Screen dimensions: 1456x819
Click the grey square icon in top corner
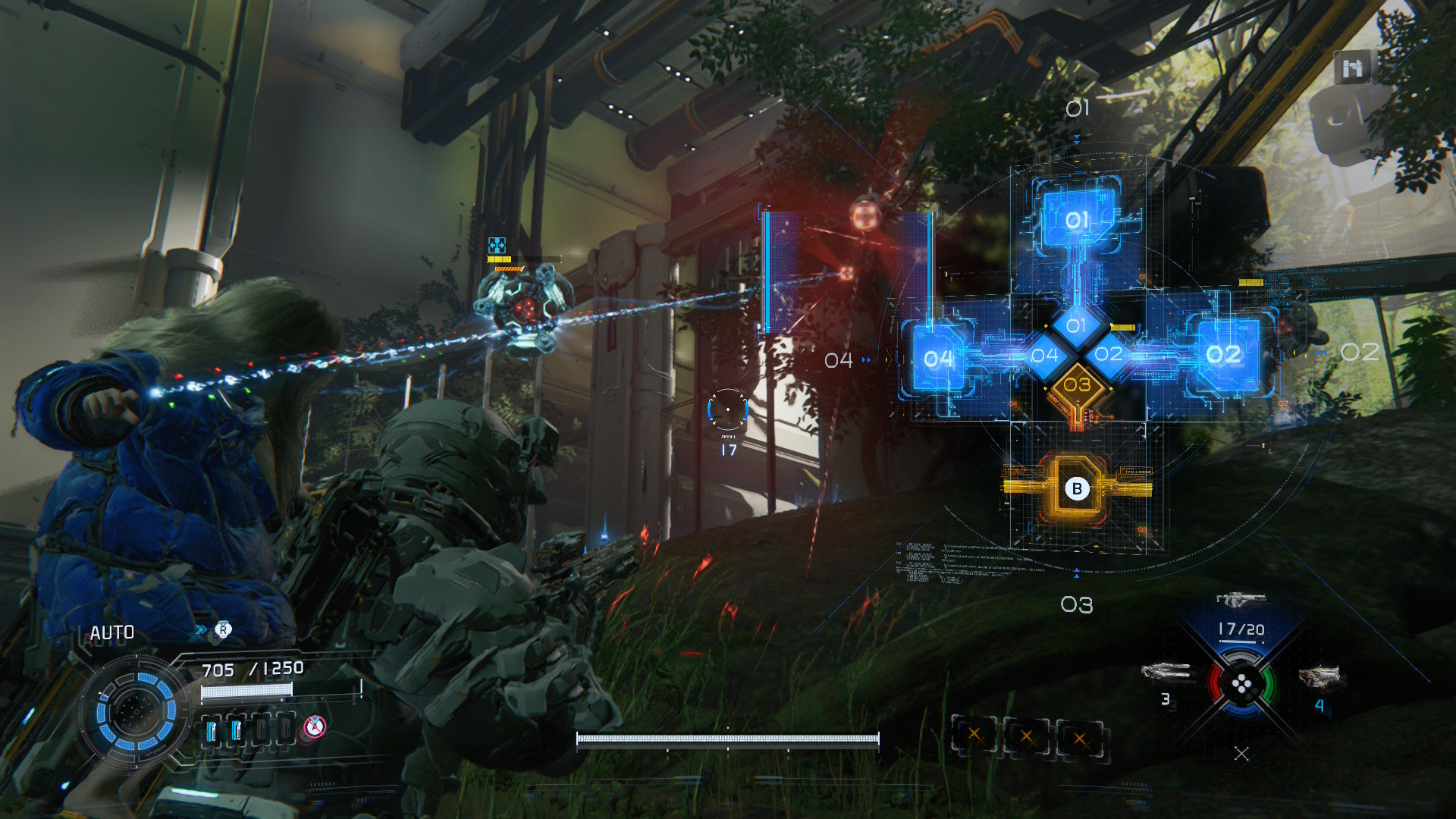pyautogui.click(x=1352, y=69)
